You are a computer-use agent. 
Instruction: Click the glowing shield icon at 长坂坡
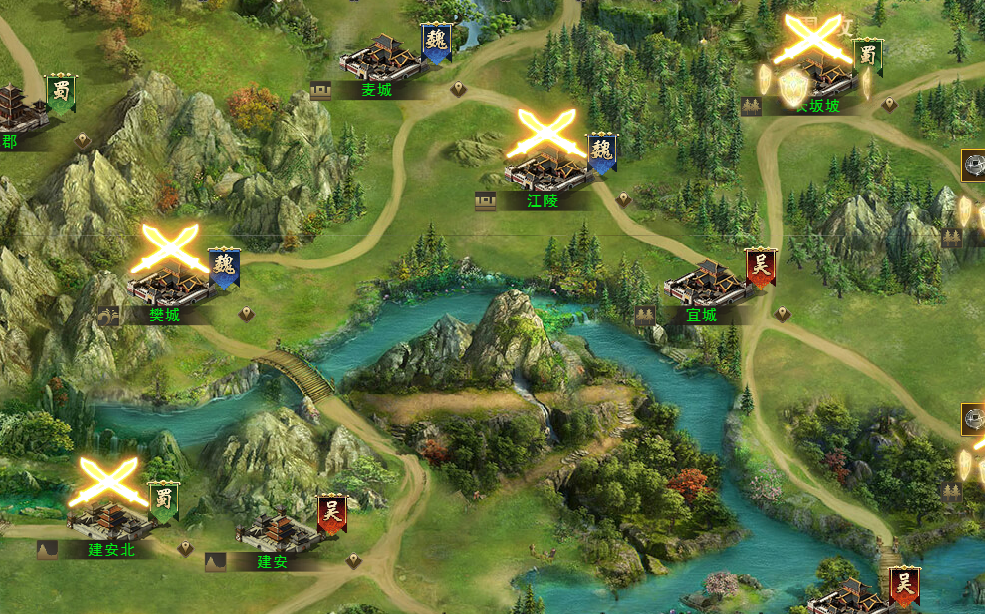pos(792,84)
